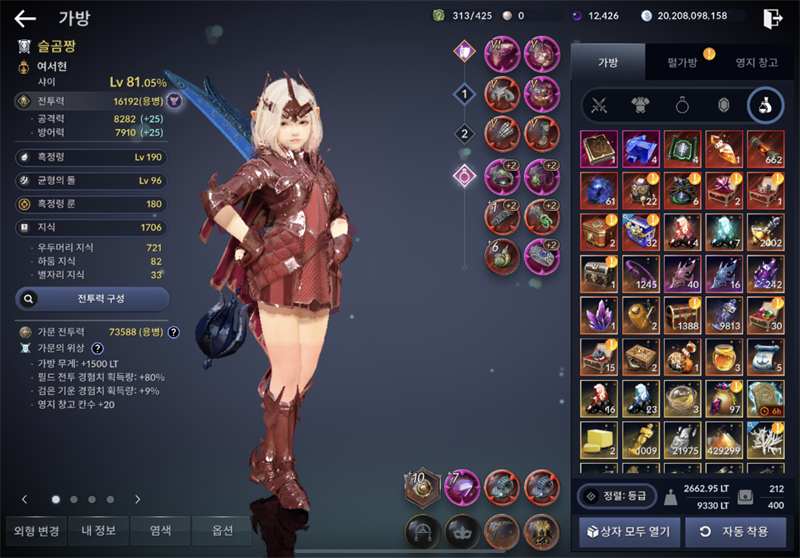Go back with the arrow button

25,18
